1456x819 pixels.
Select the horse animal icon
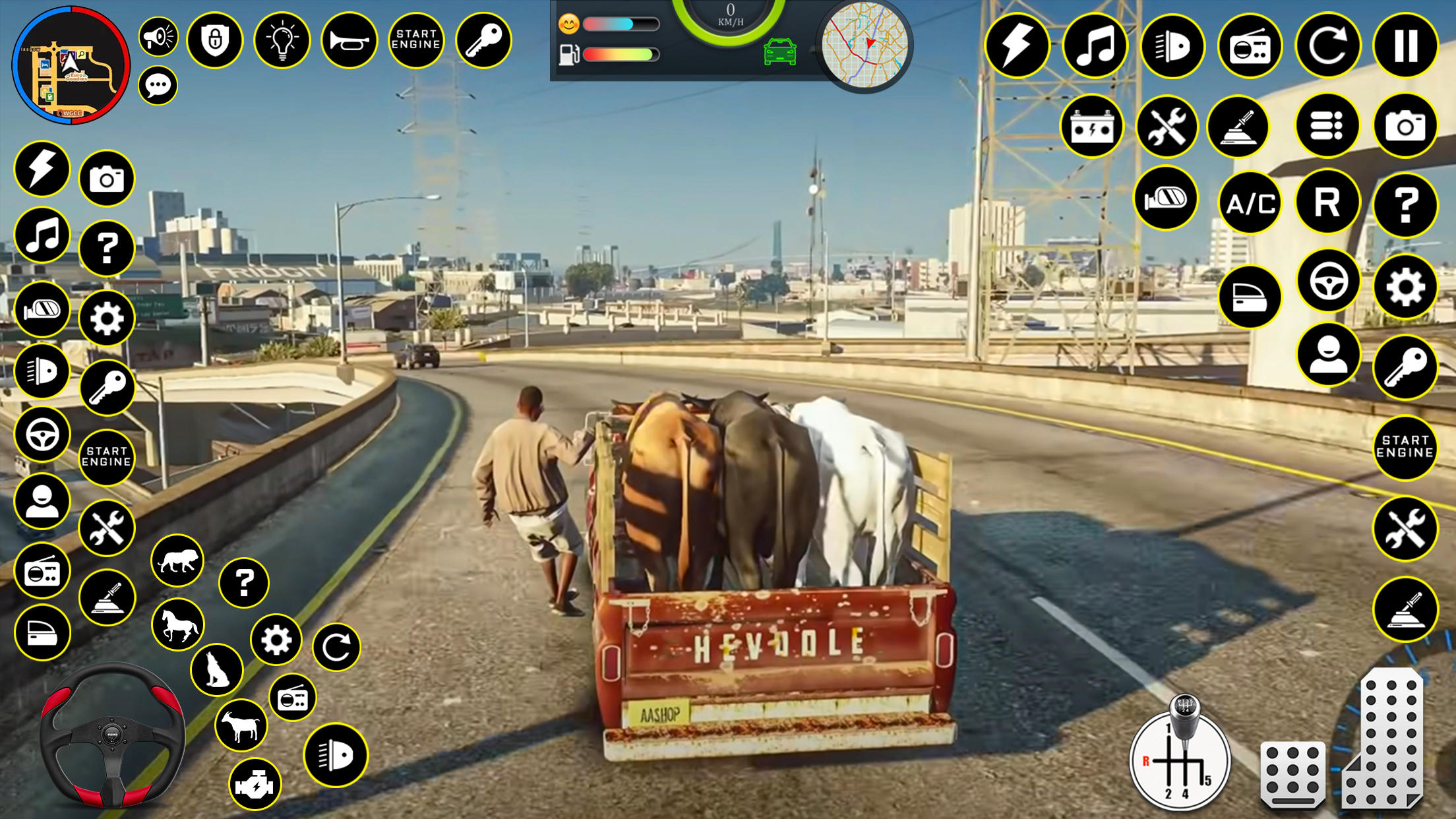[179, 622]
